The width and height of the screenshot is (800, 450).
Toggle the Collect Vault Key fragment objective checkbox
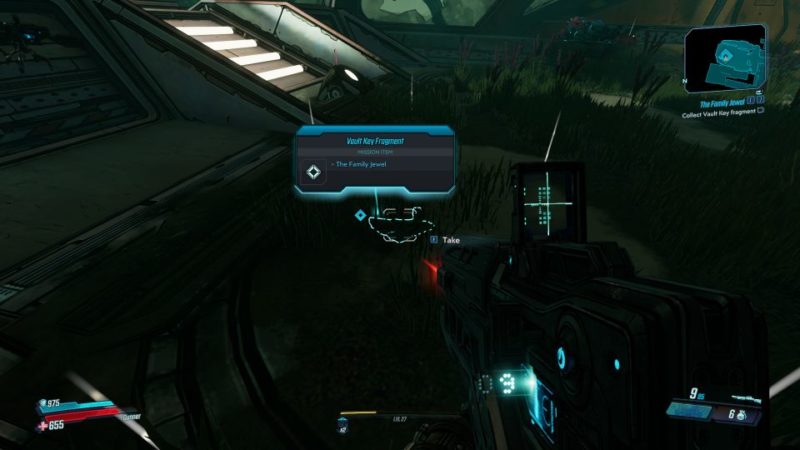point(761,113)
